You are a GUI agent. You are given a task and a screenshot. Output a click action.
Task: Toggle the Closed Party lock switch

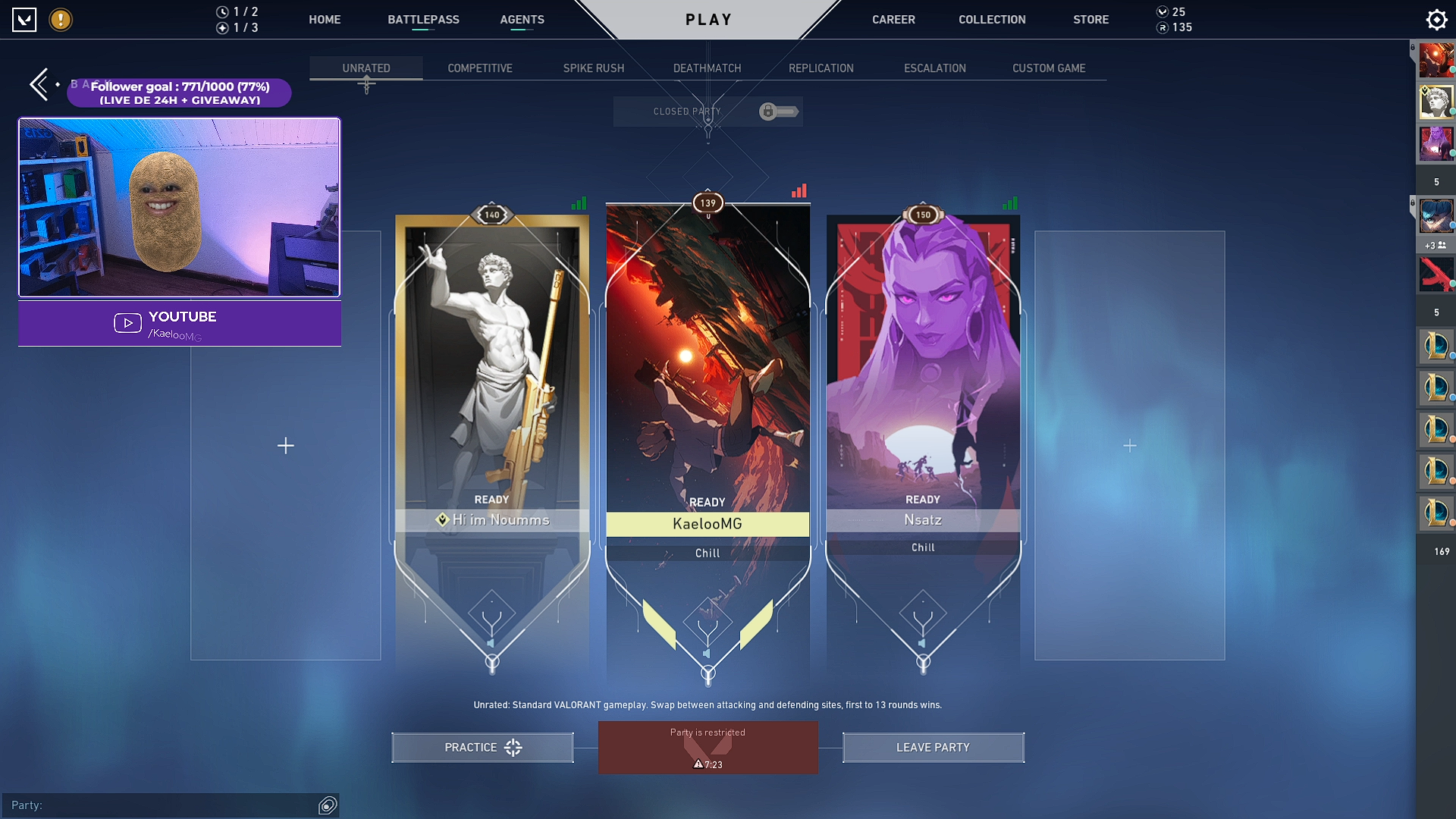779,112
